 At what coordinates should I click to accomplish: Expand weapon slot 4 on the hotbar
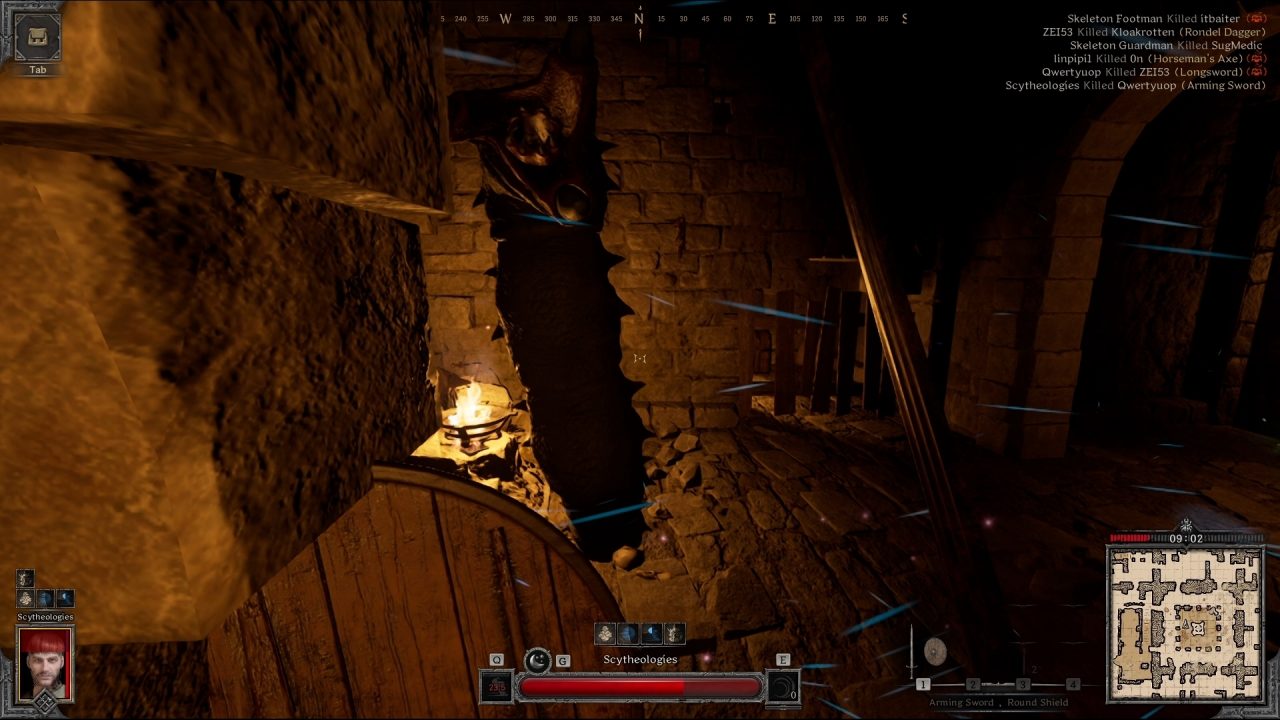[x=1073, y=684]
